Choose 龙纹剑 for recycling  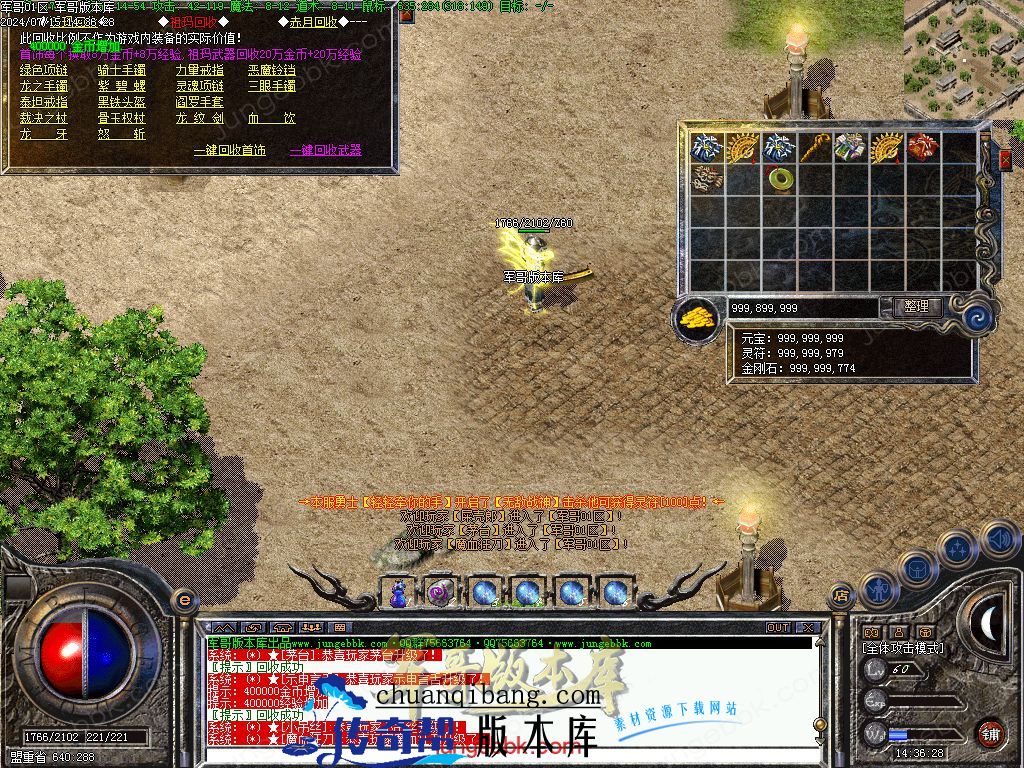click(199, 118)
